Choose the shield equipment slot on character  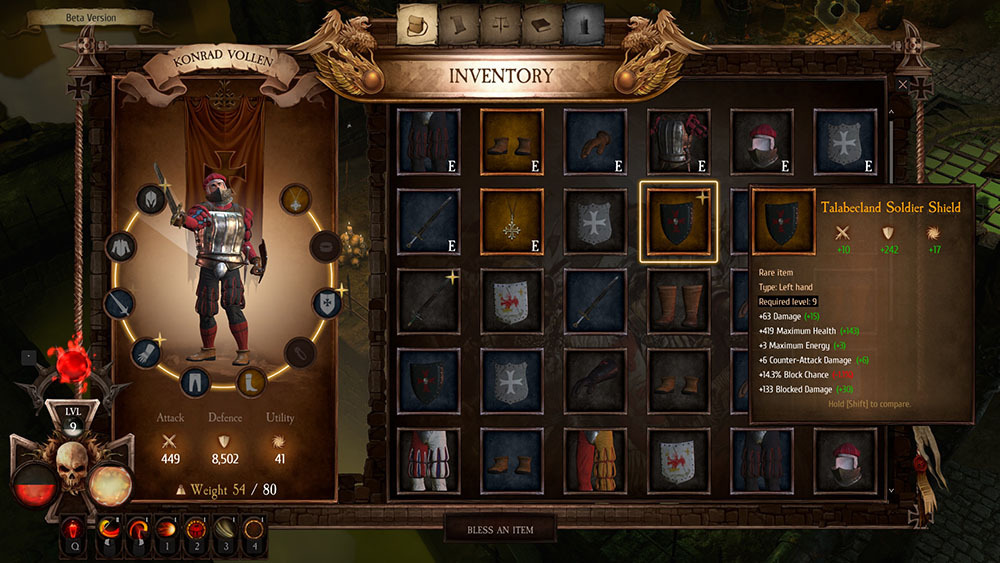click(x=327, y=301)
